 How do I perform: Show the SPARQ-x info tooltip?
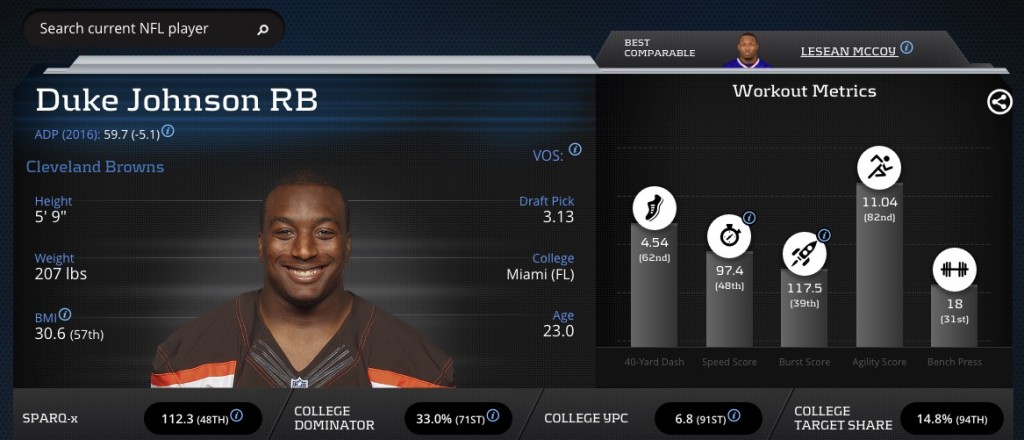click(x=237, y=416)
